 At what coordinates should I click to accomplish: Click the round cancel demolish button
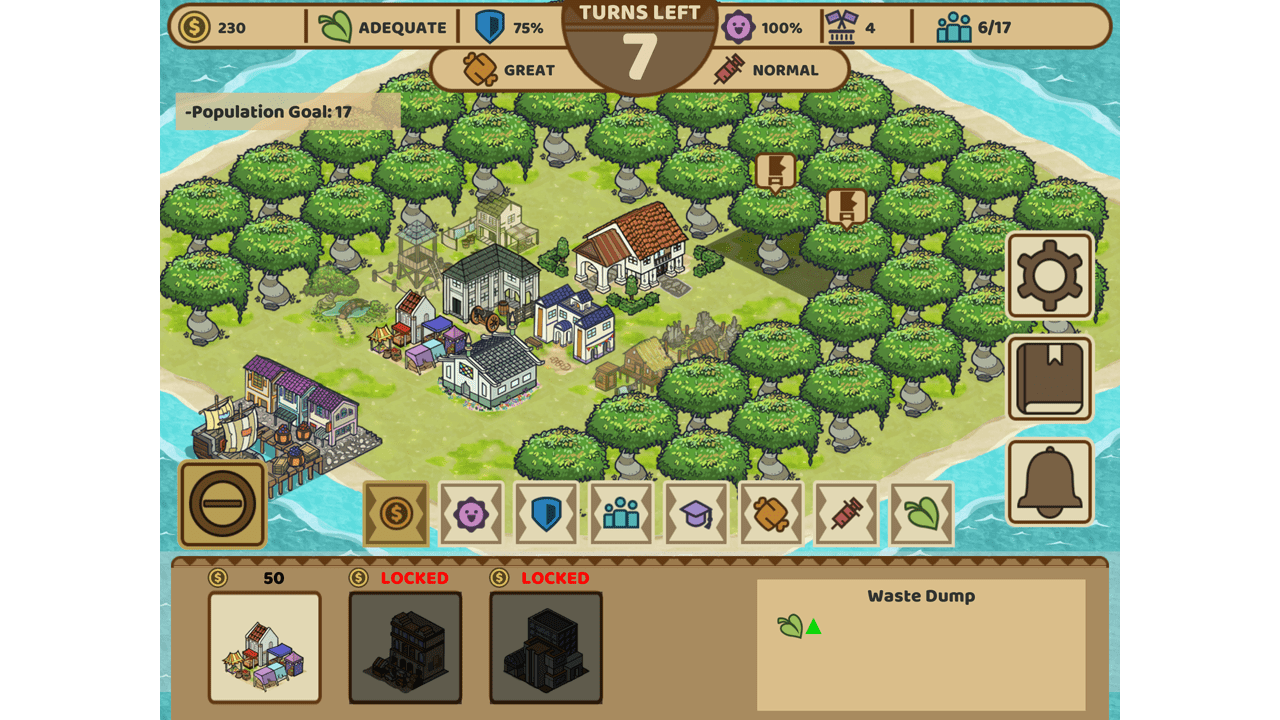click(x=222, y=504)
